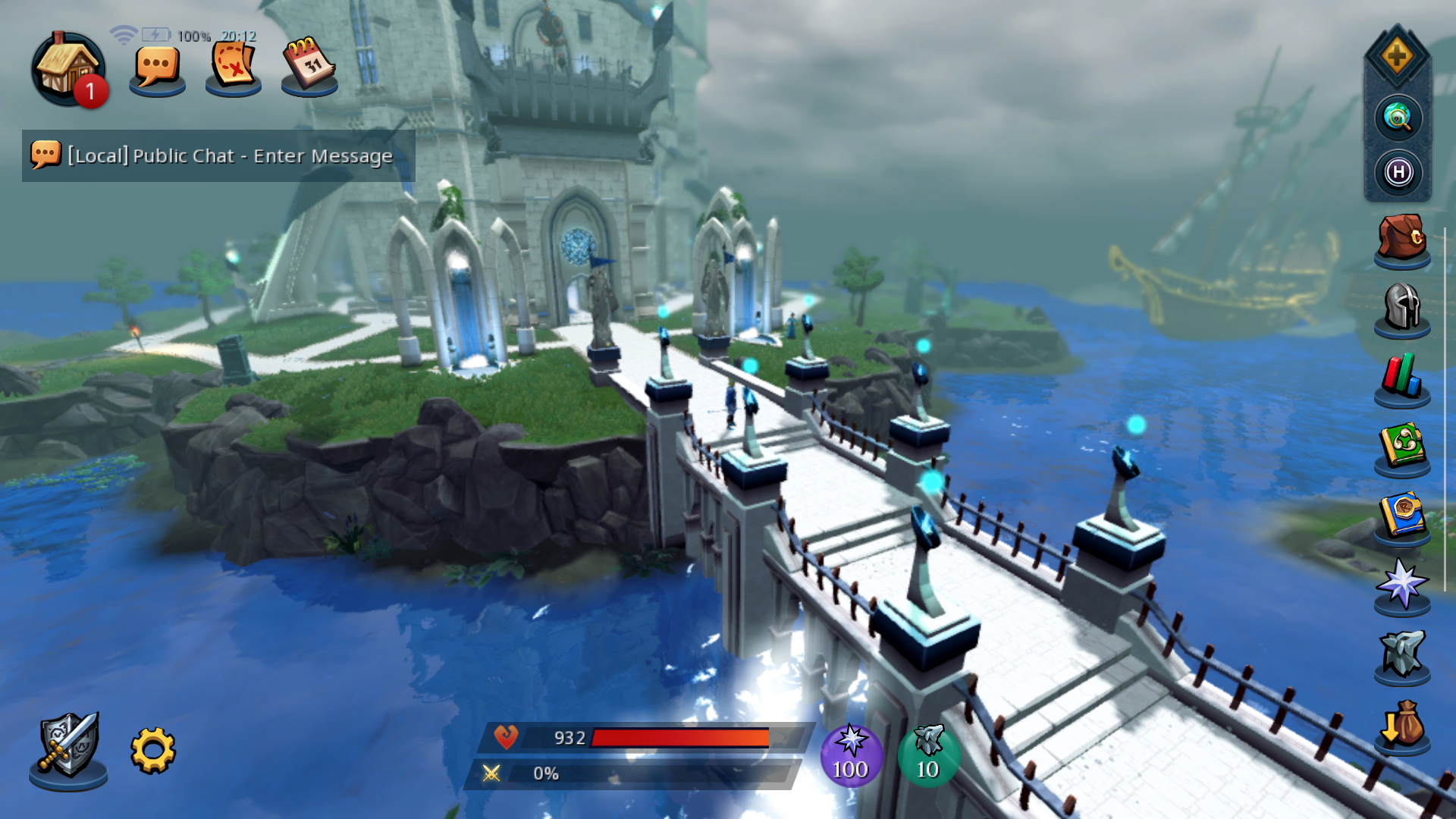Open the skills bar chart icon

click(x=1402, y=377)
